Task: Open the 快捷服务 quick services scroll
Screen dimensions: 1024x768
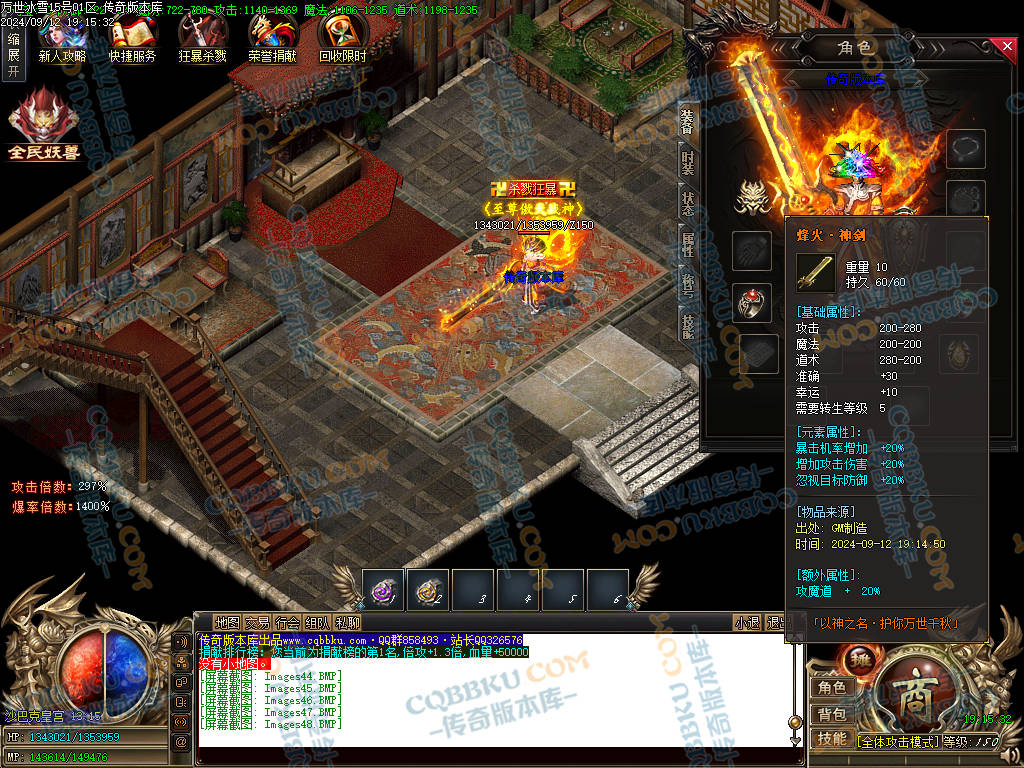Action: coord(132,38)
